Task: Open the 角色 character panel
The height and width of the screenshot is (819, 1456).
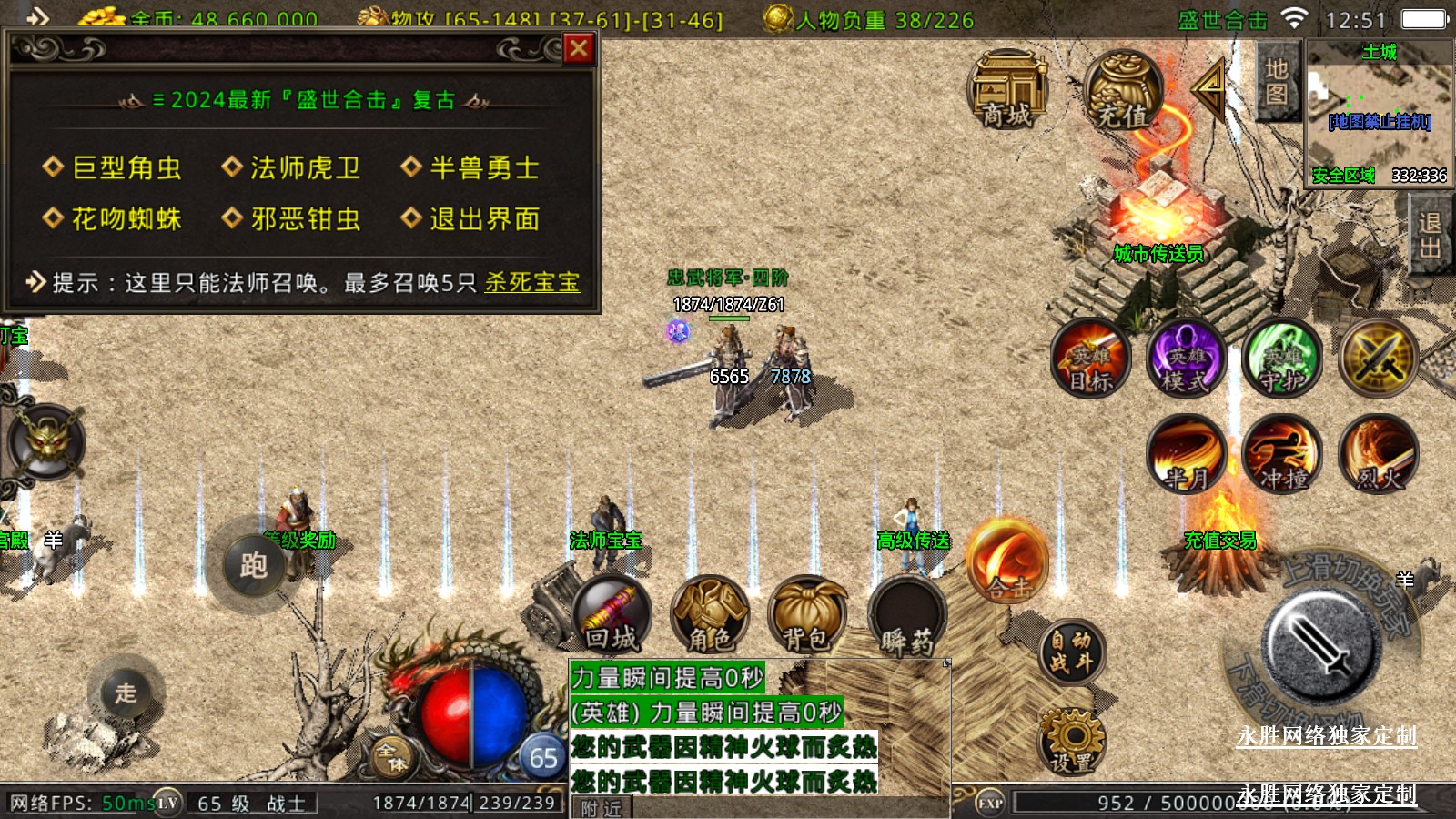Action: [x=709, y=615]
